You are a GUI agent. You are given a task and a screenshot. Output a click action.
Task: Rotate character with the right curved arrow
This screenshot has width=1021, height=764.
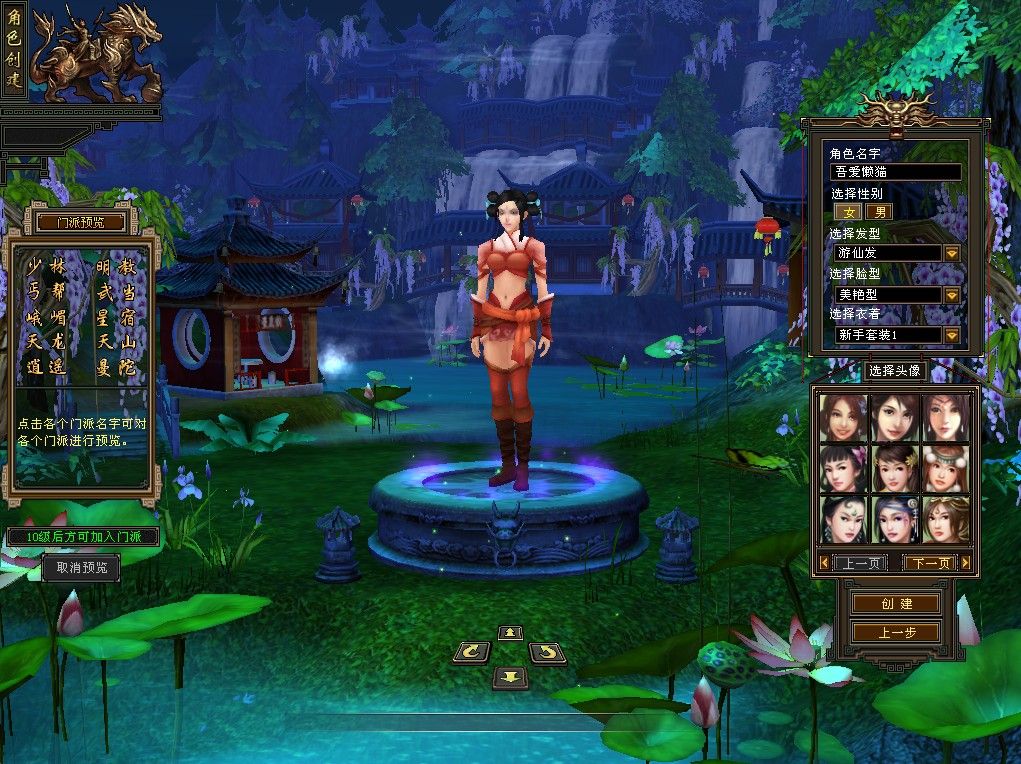547,653
